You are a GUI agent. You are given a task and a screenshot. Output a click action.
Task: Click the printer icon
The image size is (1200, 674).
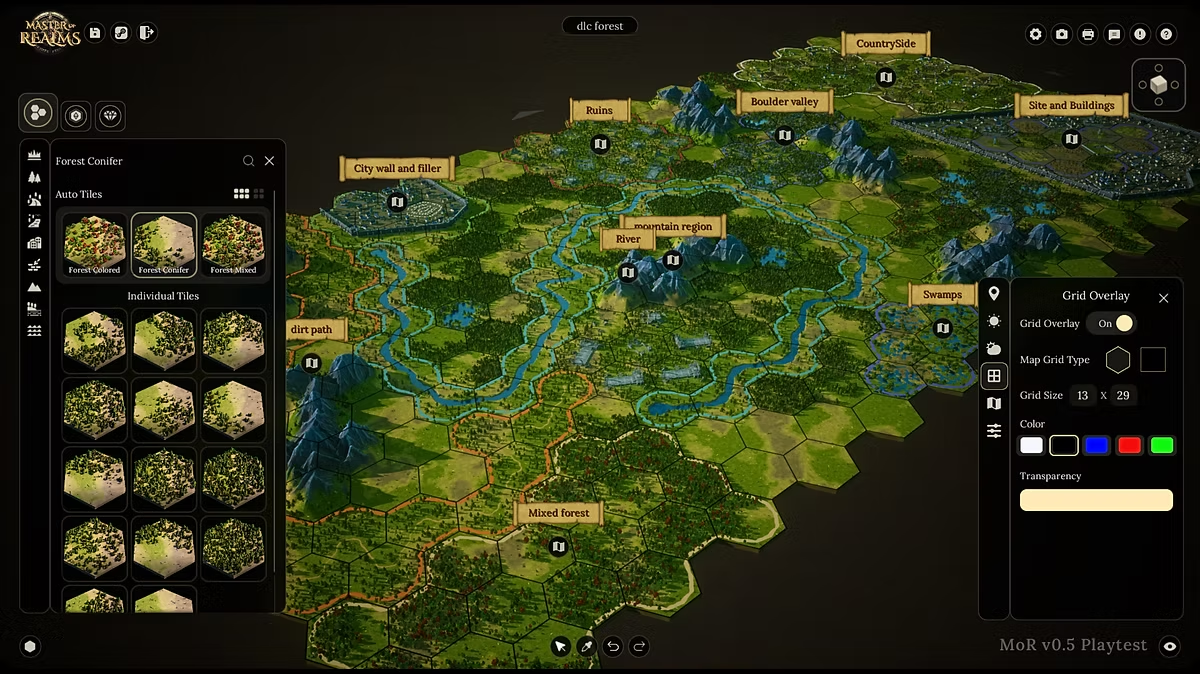pos(1088,34)
